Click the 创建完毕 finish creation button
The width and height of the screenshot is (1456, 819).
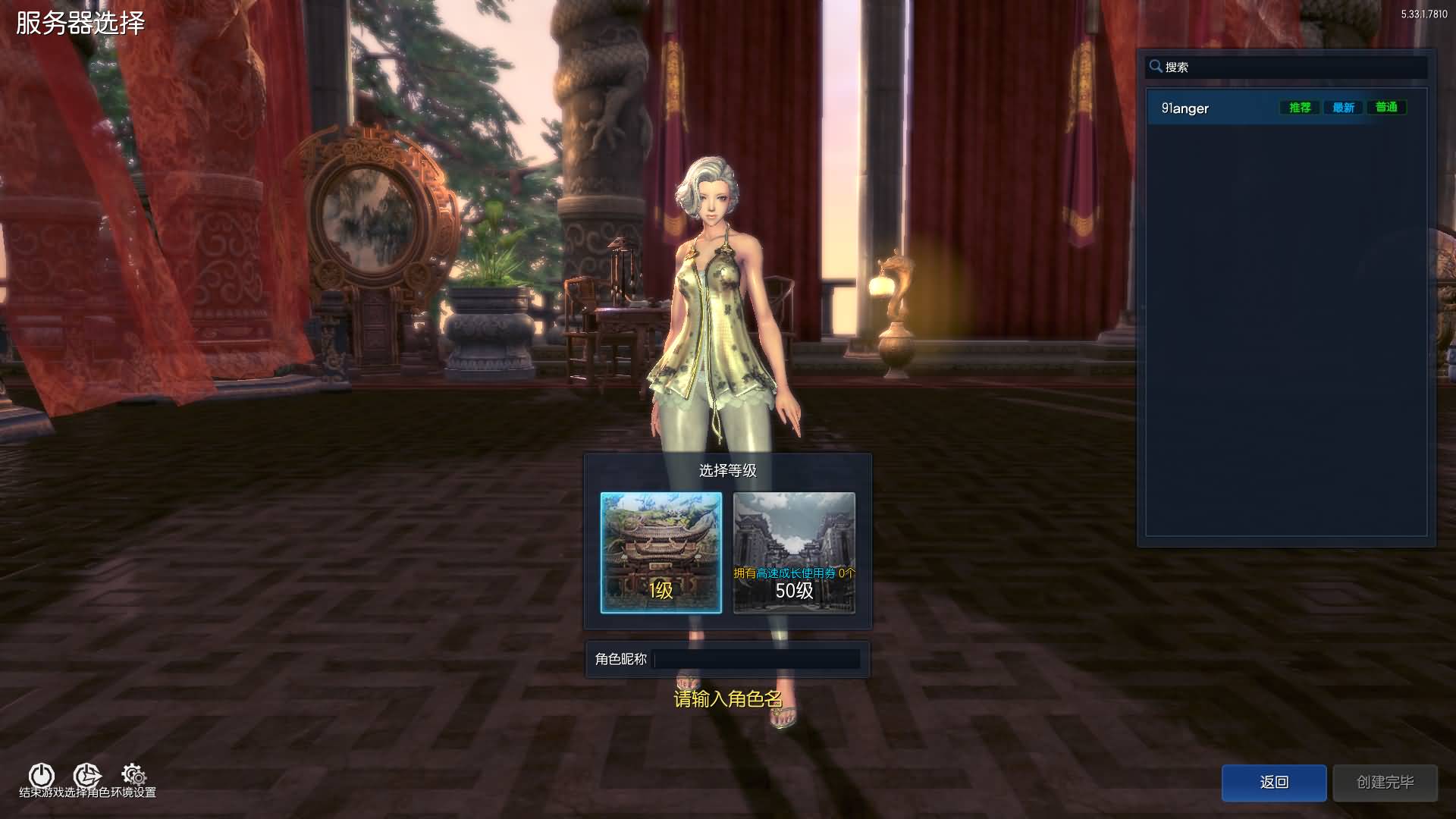(x=1385, y=782)
